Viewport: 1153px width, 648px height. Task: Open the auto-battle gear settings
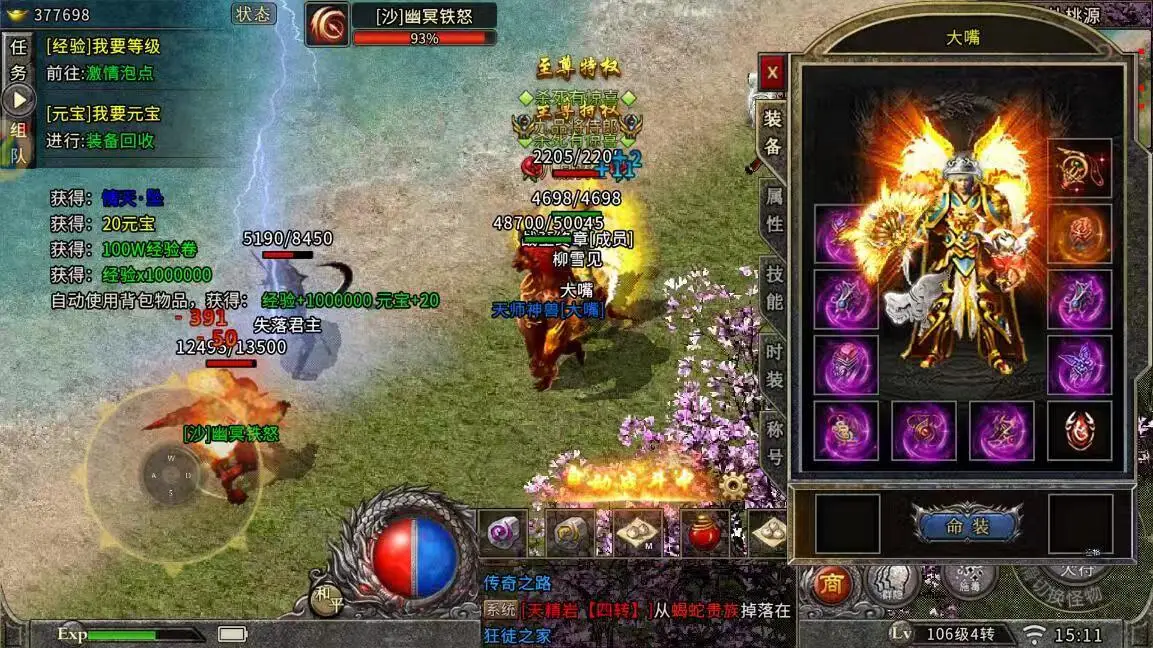[x=733, y=487]
